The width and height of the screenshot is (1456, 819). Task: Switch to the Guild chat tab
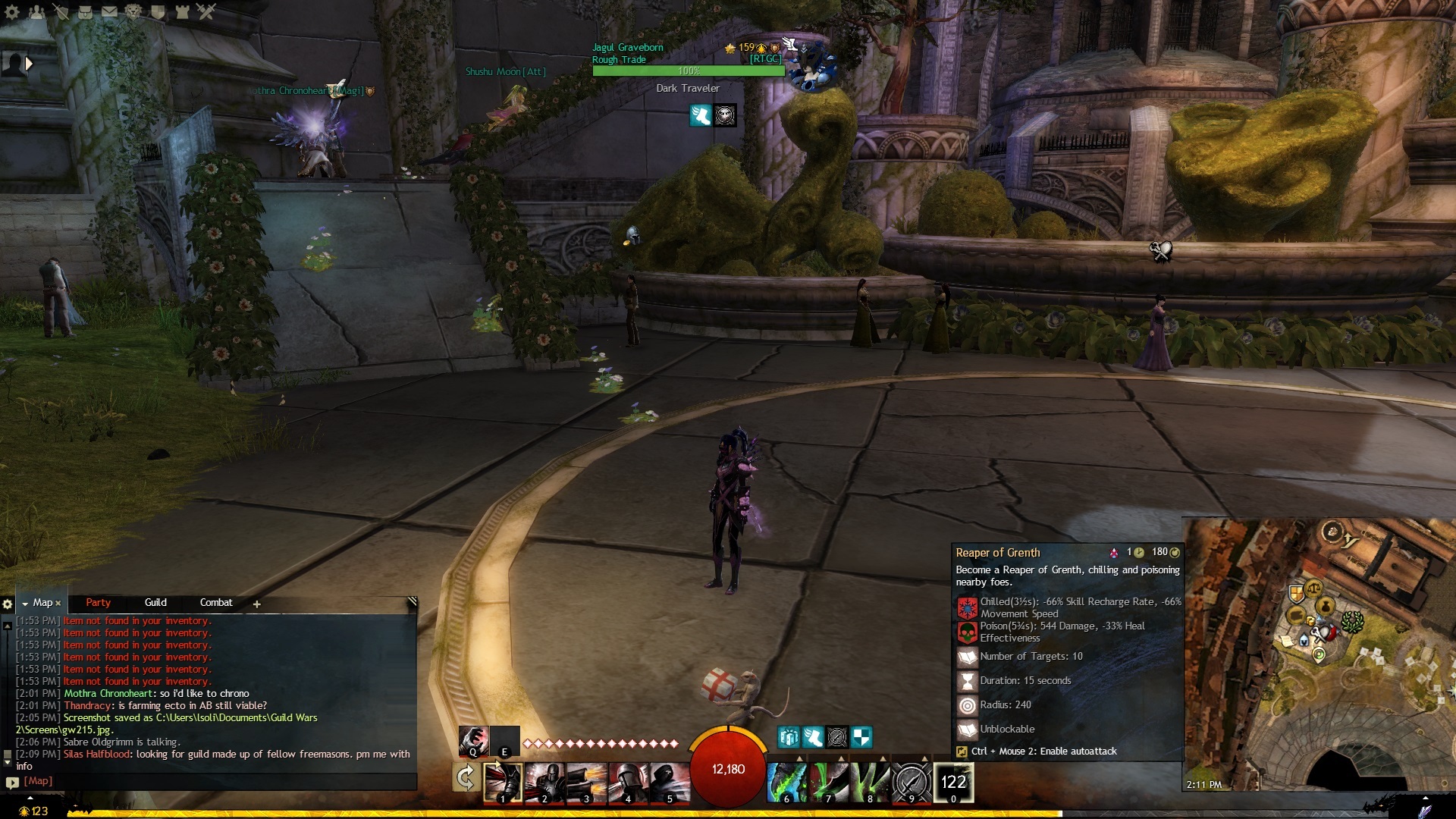pos(155,603)
